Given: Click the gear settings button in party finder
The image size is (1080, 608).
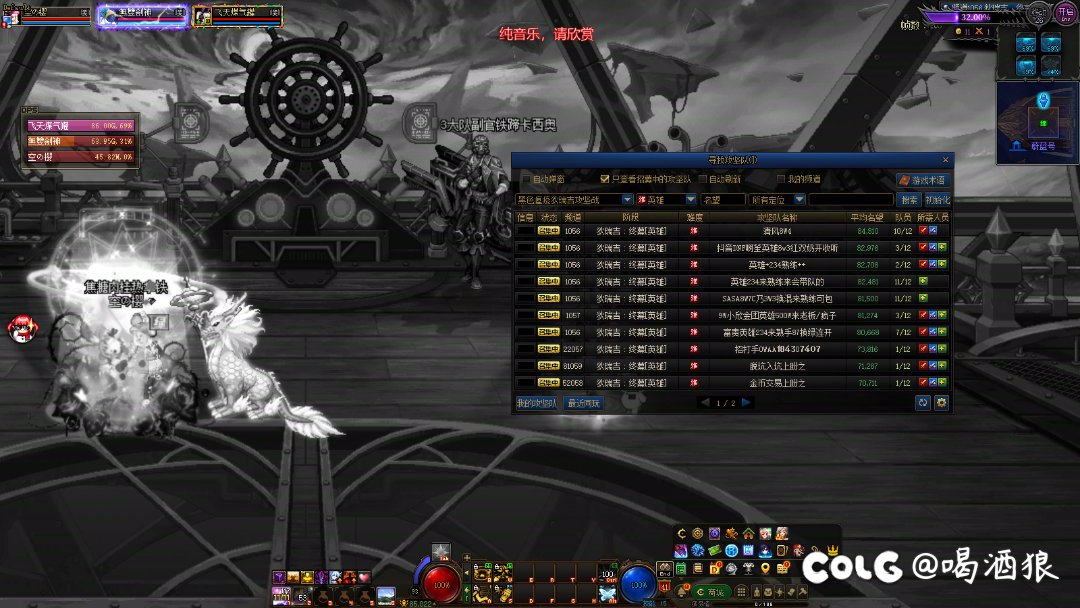Looking at the screenshot, I should point(941,403).
